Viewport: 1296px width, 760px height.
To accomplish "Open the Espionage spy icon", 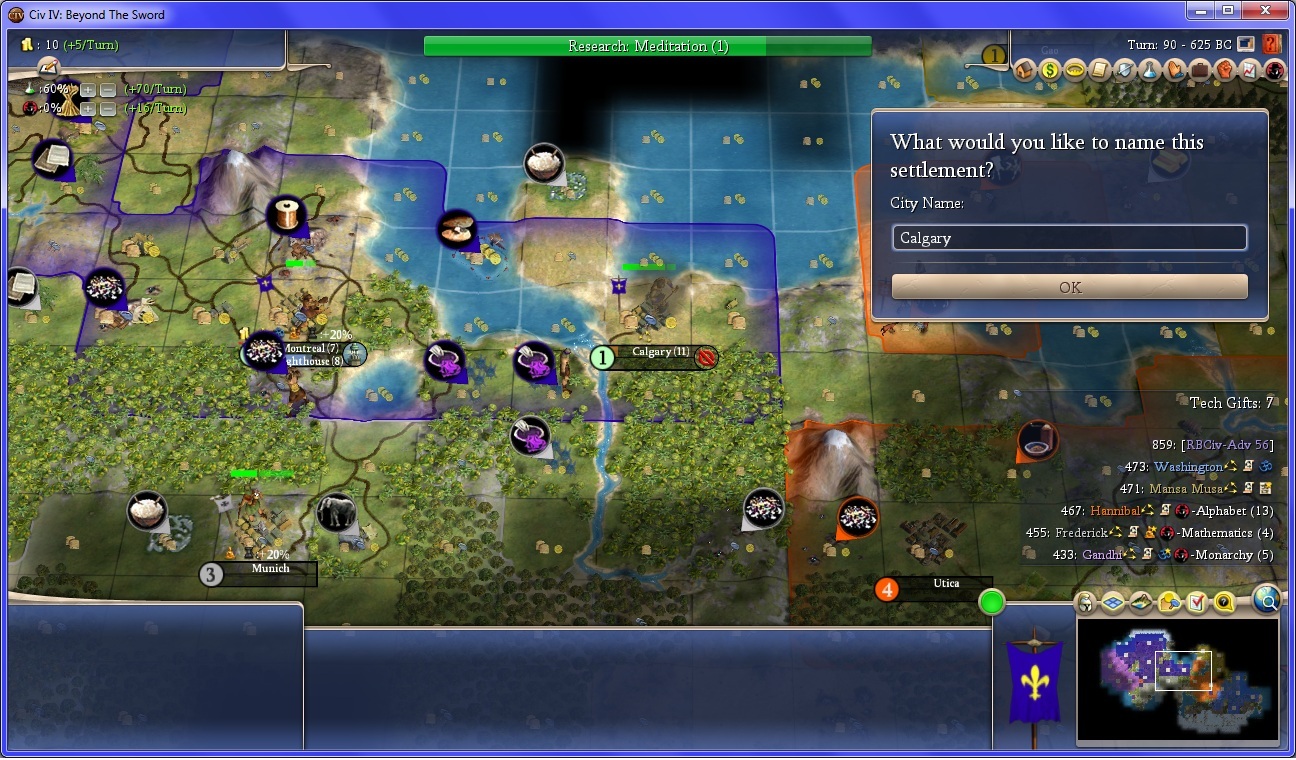I will tap(1273, 71).
